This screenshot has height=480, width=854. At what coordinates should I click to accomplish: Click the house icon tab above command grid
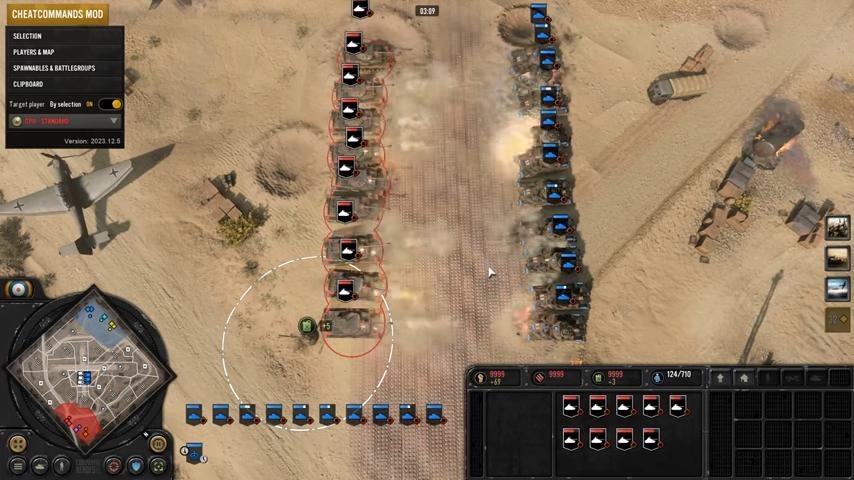743,377
